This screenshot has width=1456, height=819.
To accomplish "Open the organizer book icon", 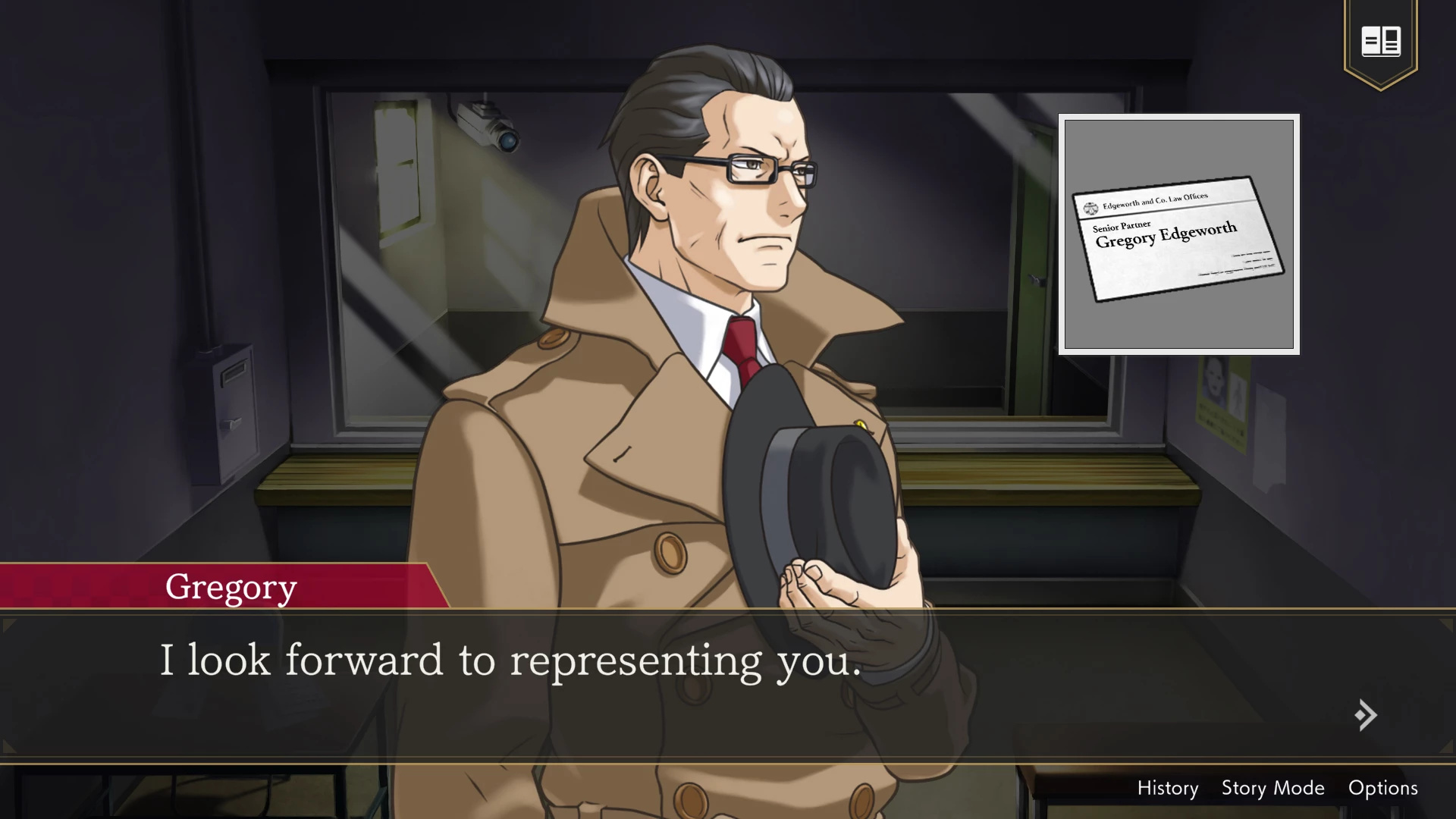I will click(1380, 41).
